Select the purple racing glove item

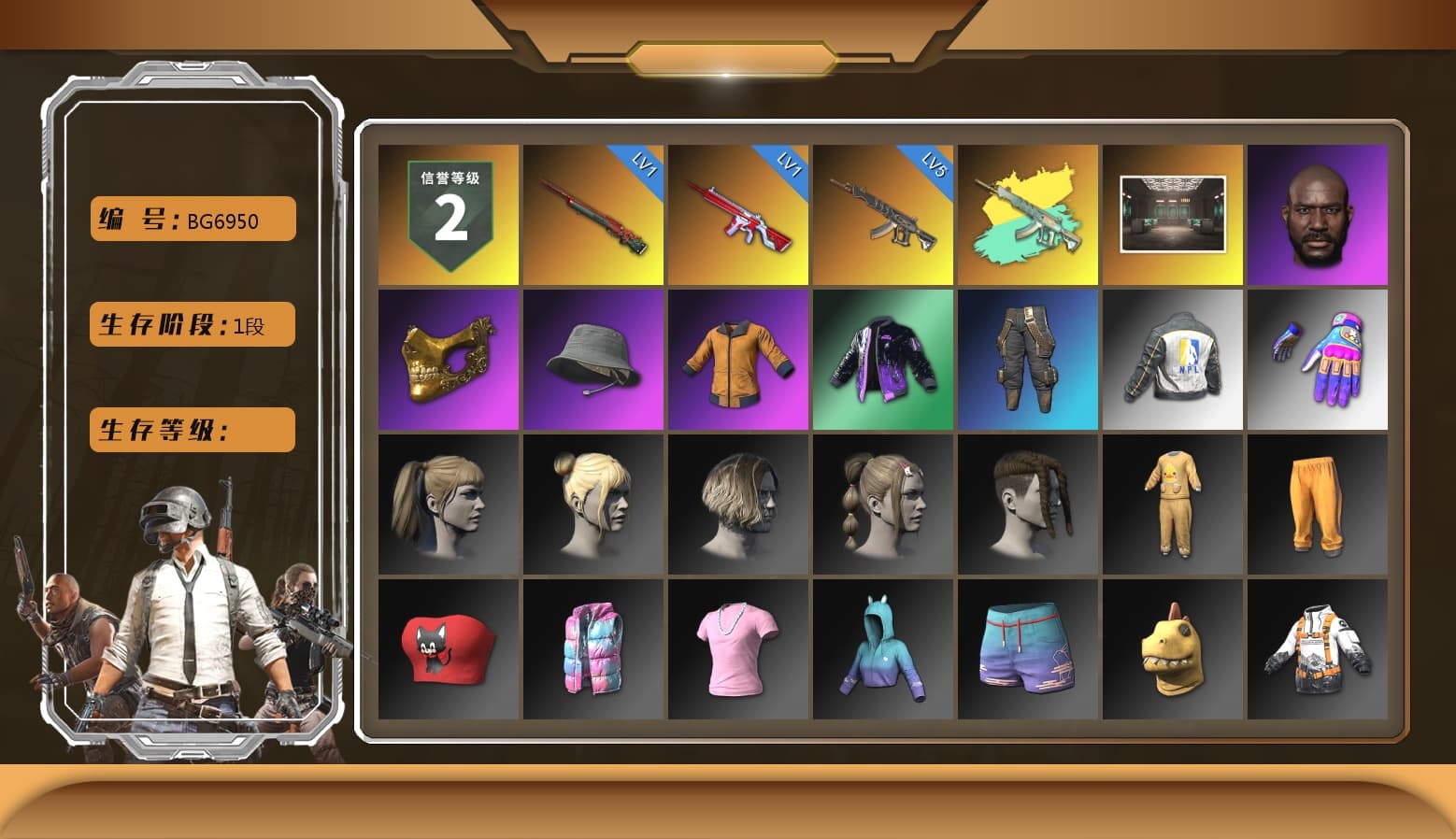point(1319,360)
